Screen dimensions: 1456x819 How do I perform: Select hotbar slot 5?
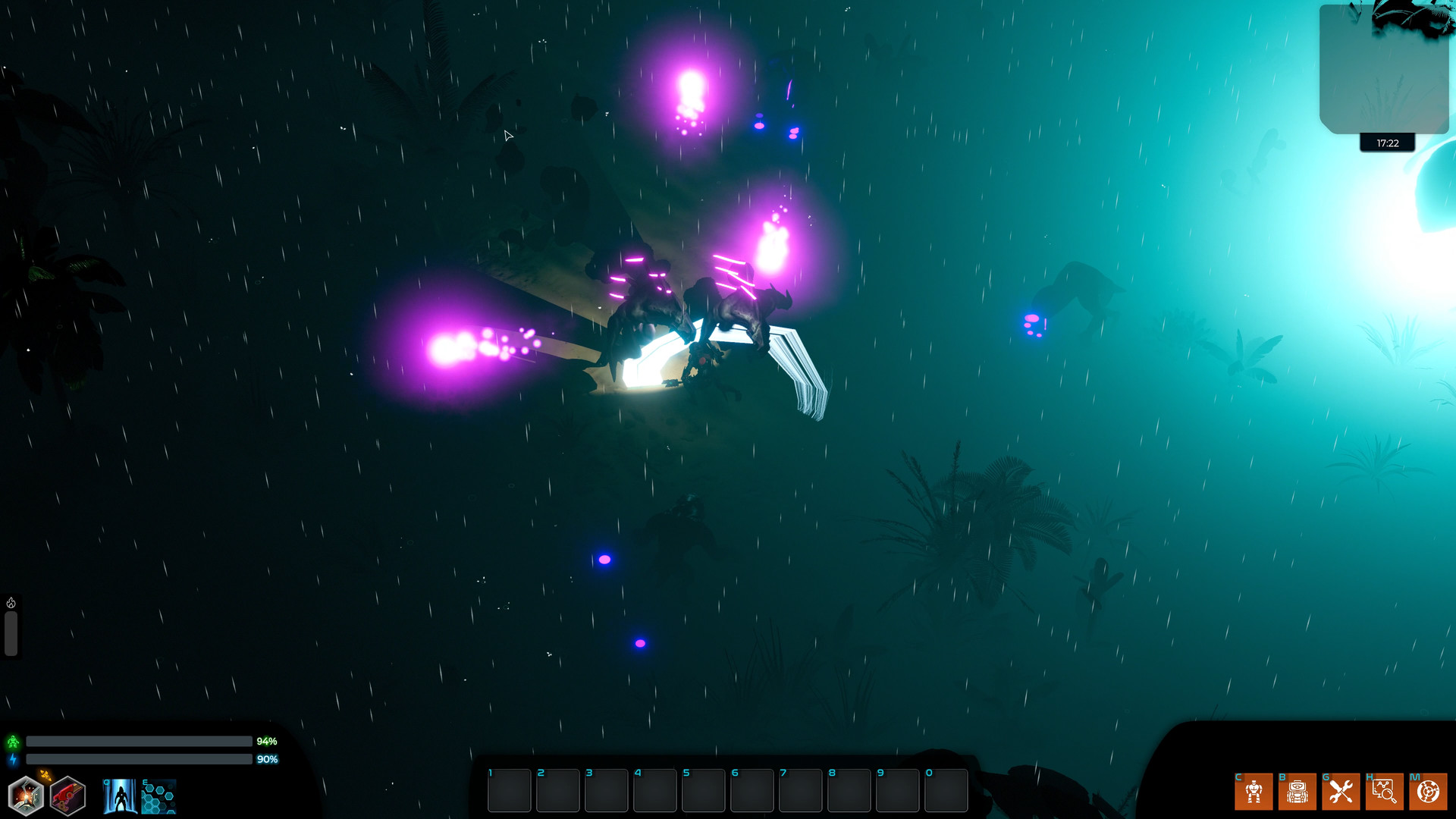point(704,790)
